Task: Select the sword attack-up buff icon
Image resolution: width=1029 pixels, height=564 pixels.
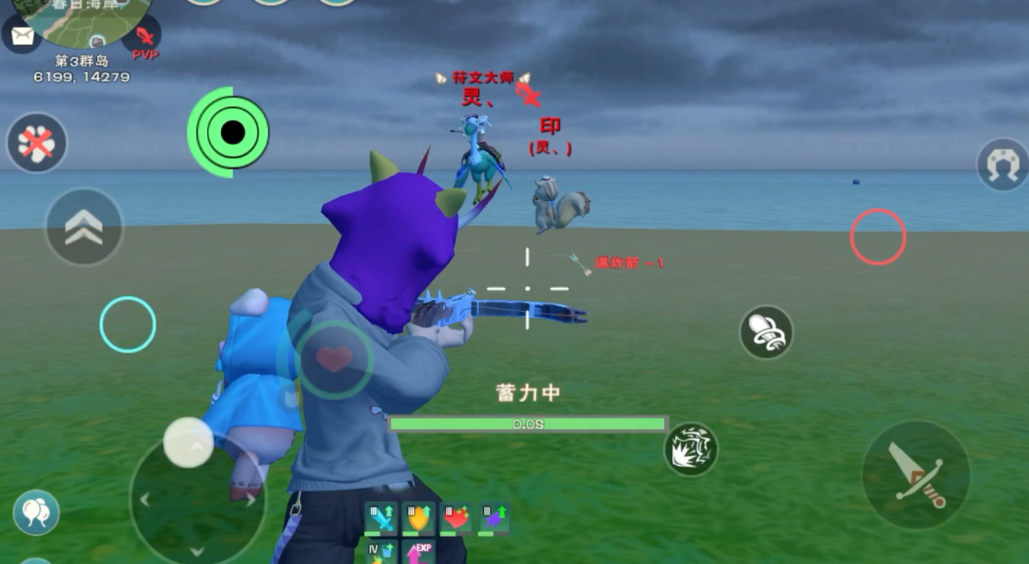Action: click(381, 518)
